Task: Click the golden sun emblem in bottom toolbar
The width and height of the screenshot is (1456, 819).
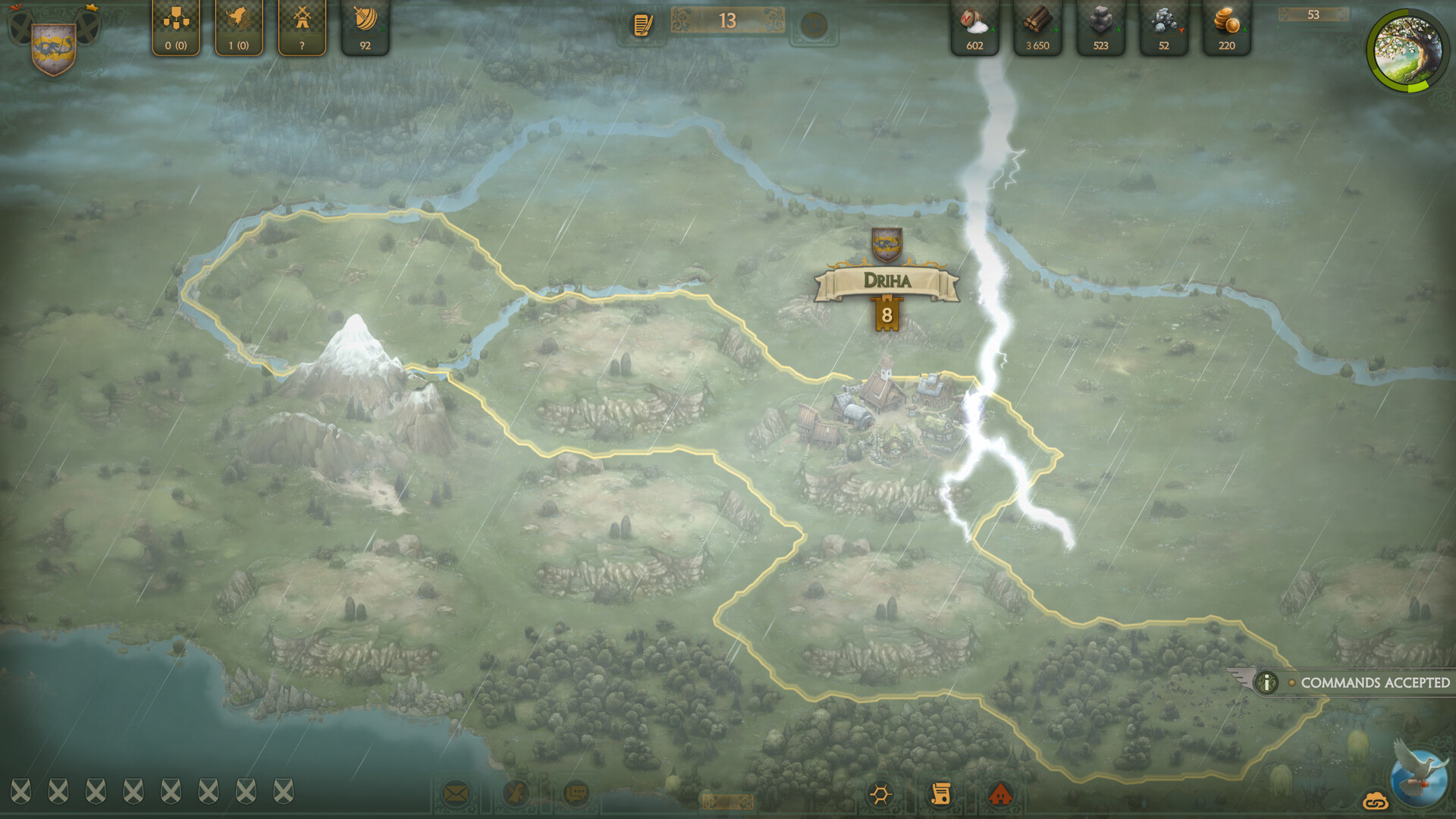Action: pyautogui.click(x=880, y=794)
